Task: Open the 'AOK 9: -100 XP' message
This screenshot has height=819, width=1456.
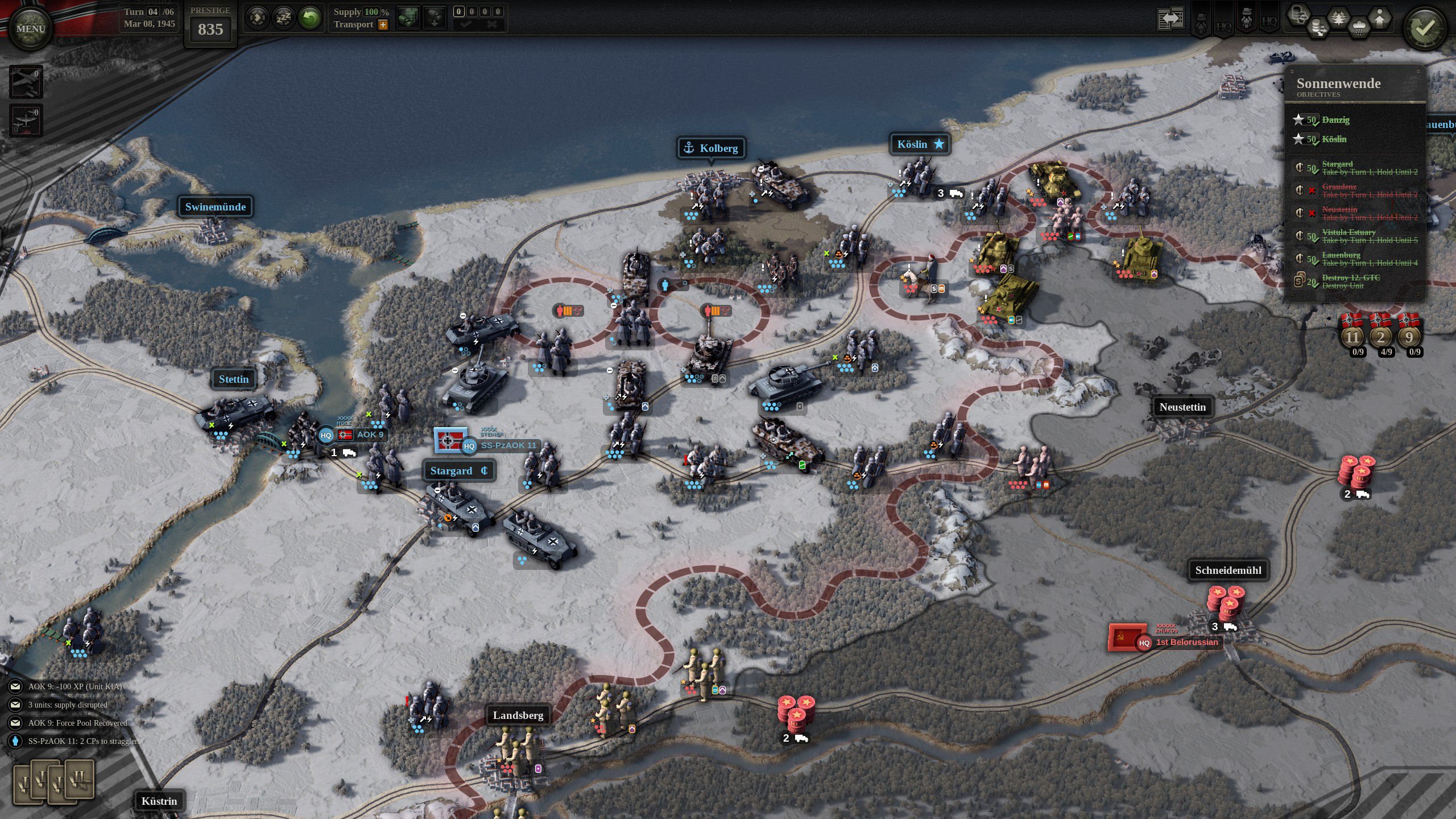Action: (75, 686)
